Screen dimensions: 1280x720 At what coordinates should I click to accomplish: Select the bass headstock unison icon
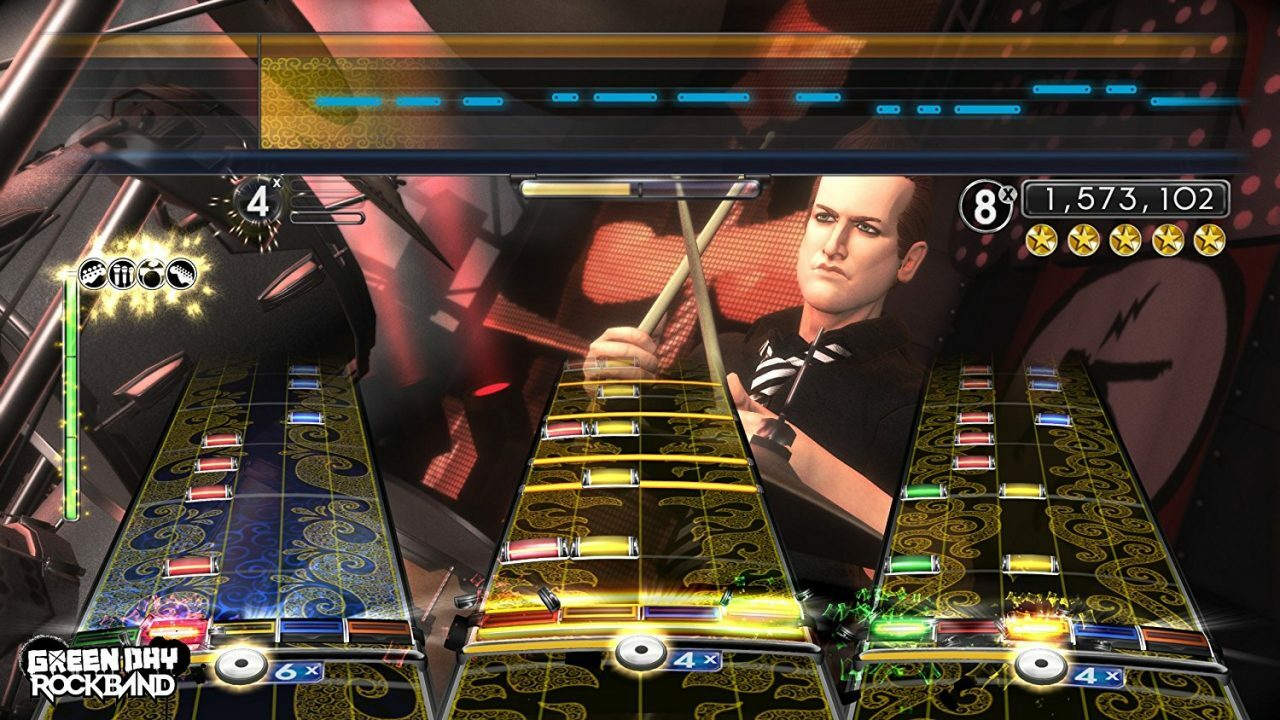92,273
